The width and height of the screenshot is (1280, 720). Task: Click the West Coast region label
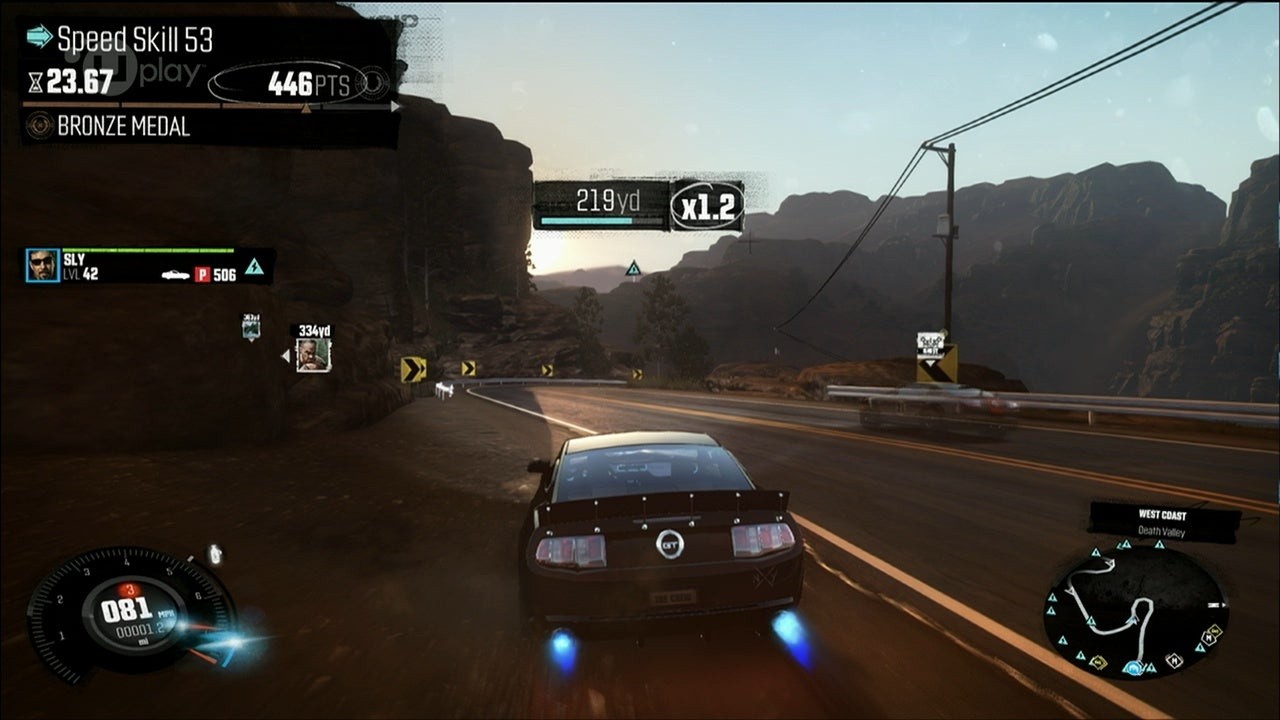[1161, 515]
